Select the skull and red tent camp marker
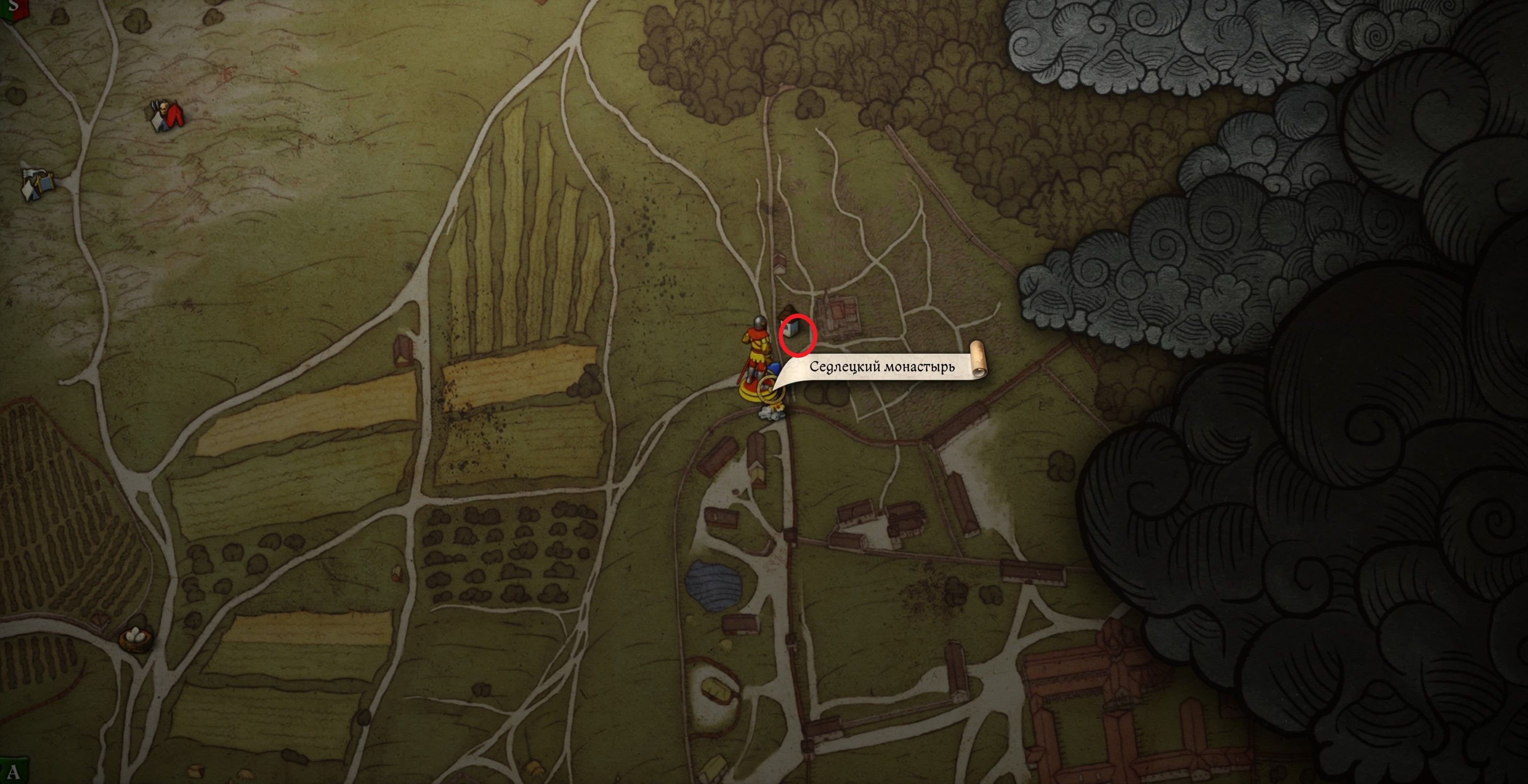The image size is (1528, 784). [x=167, y=115]
